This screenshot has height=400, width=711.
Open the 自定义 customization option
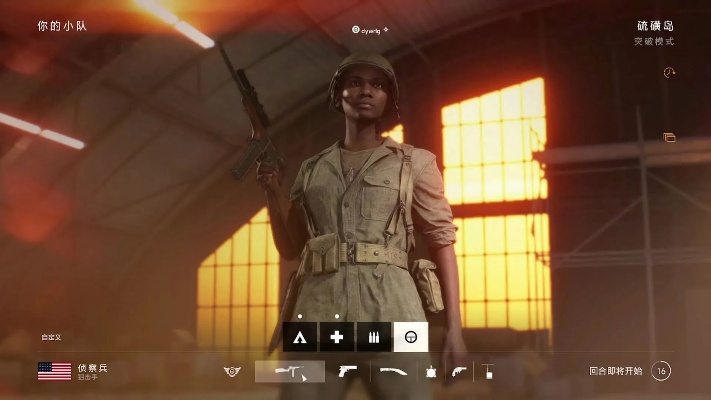click(51, 337)
